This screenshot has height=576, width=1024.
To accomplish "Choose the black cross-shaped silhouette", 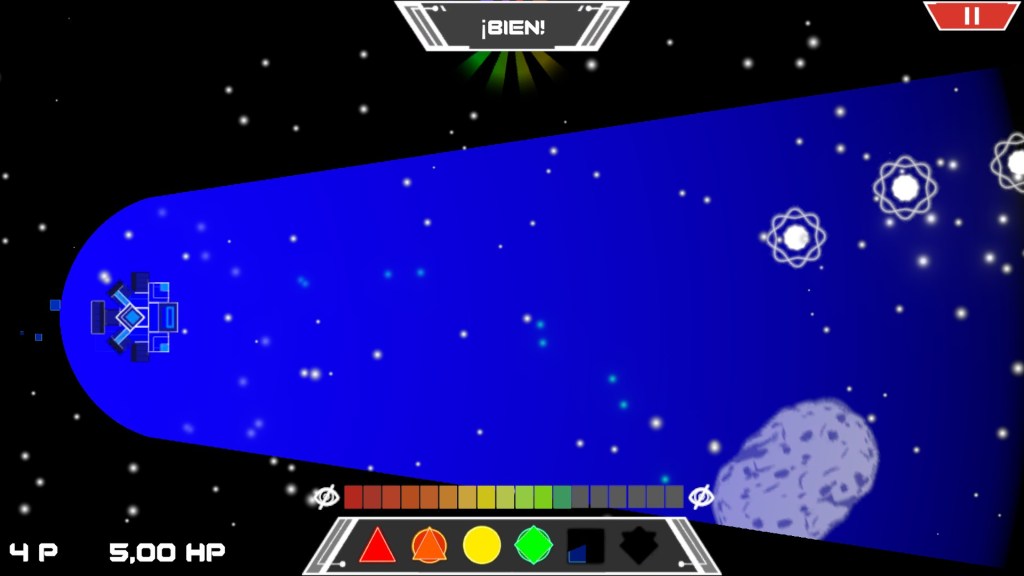I will point(638,546).
